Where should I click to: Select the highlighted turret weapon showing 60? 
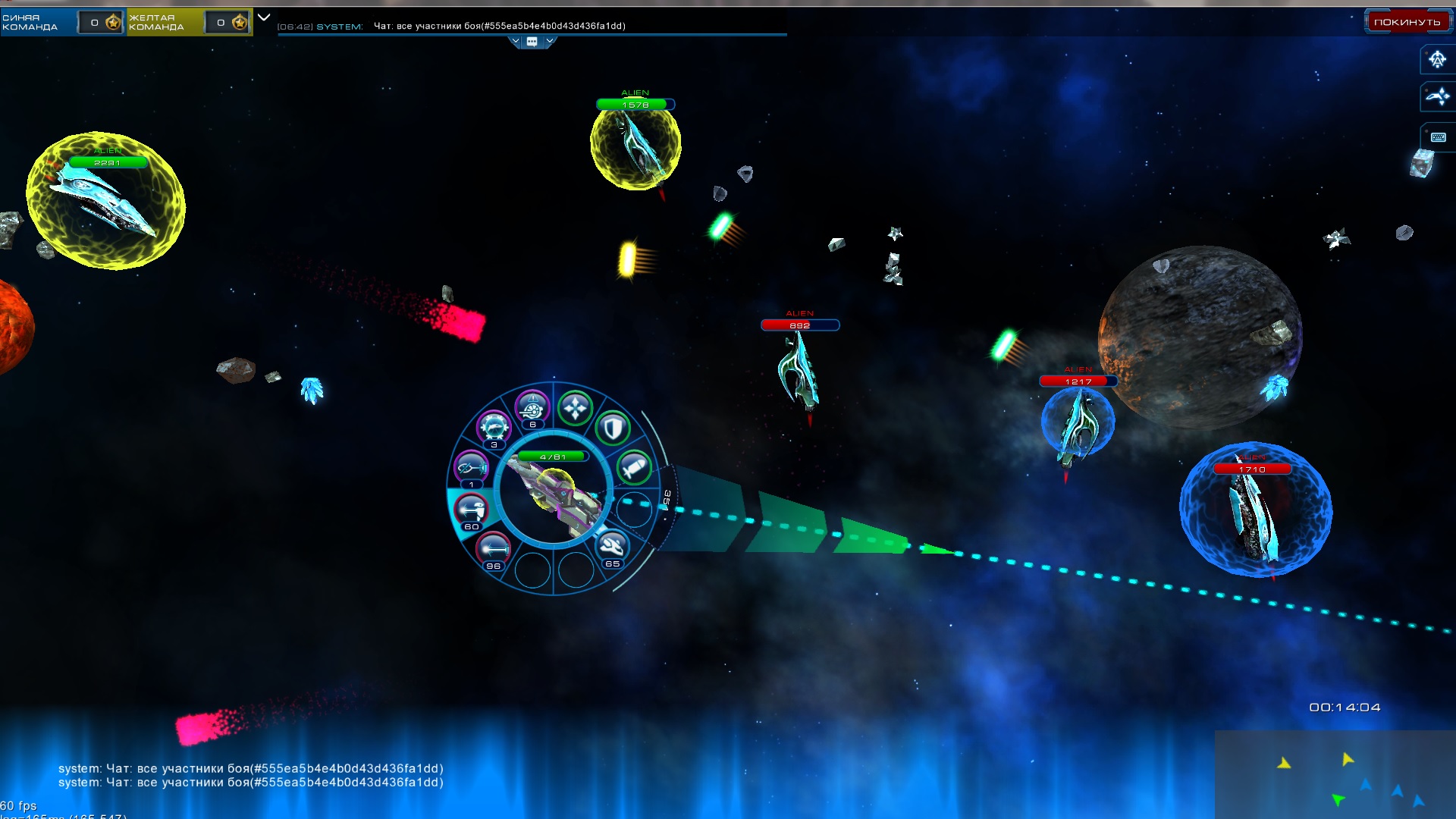point(472,509)
